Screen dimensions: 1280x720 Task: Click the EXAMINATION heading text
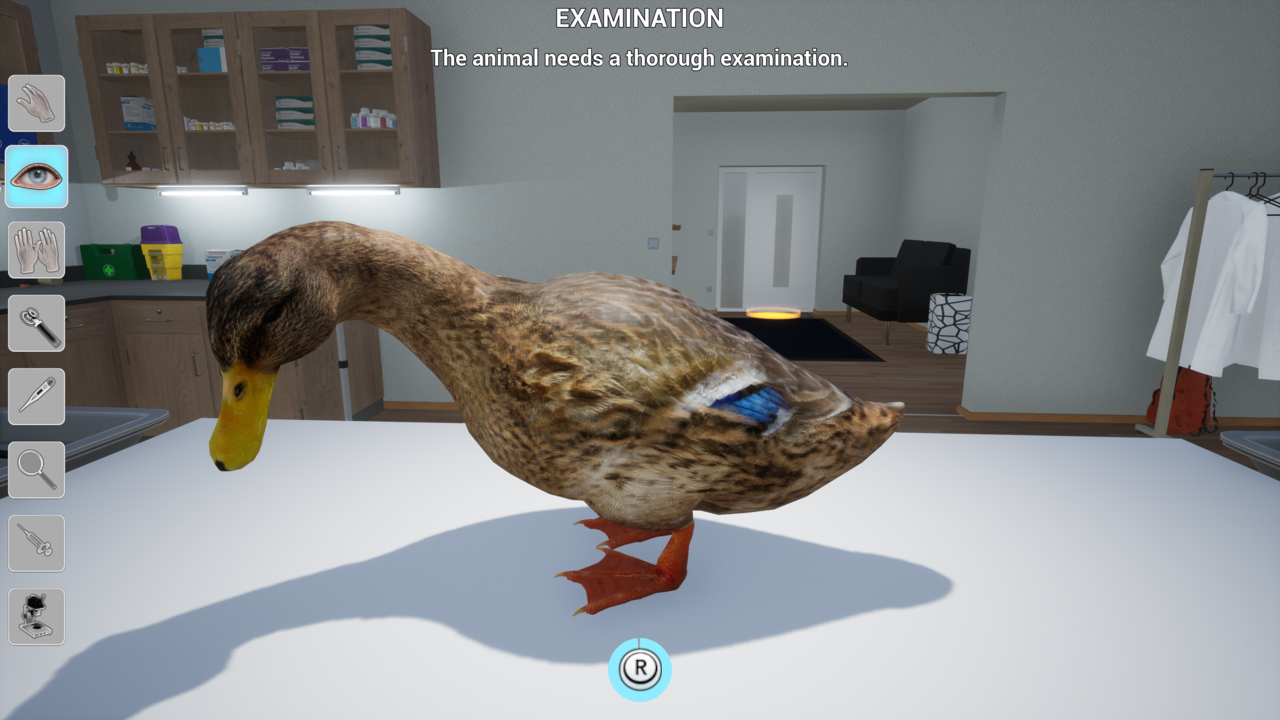pyautogui.click(x=639, y=18)
